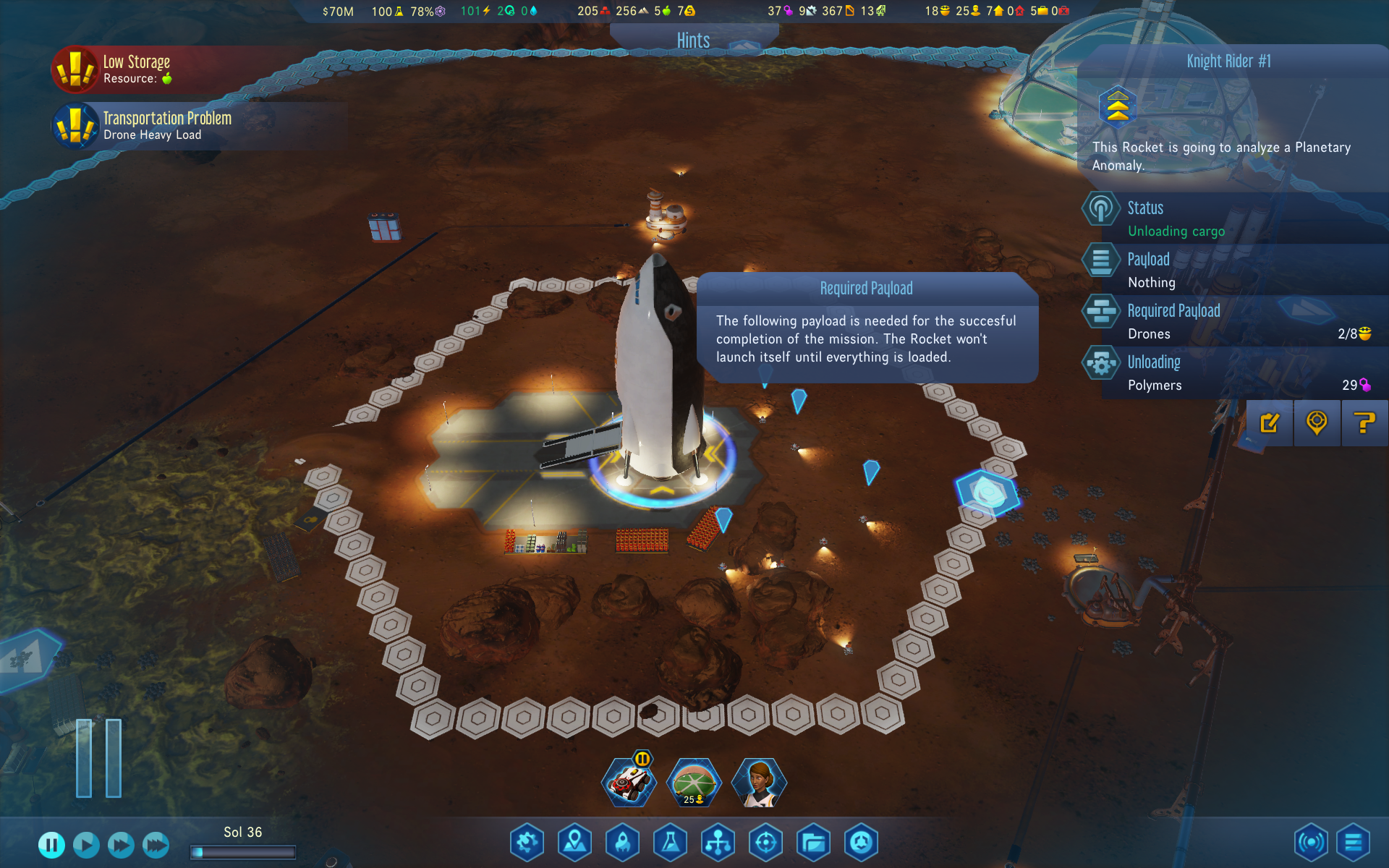Viewport: 1389px width, 868px height.
Task: Pause the game with the pause control
Action: point(51,844)
